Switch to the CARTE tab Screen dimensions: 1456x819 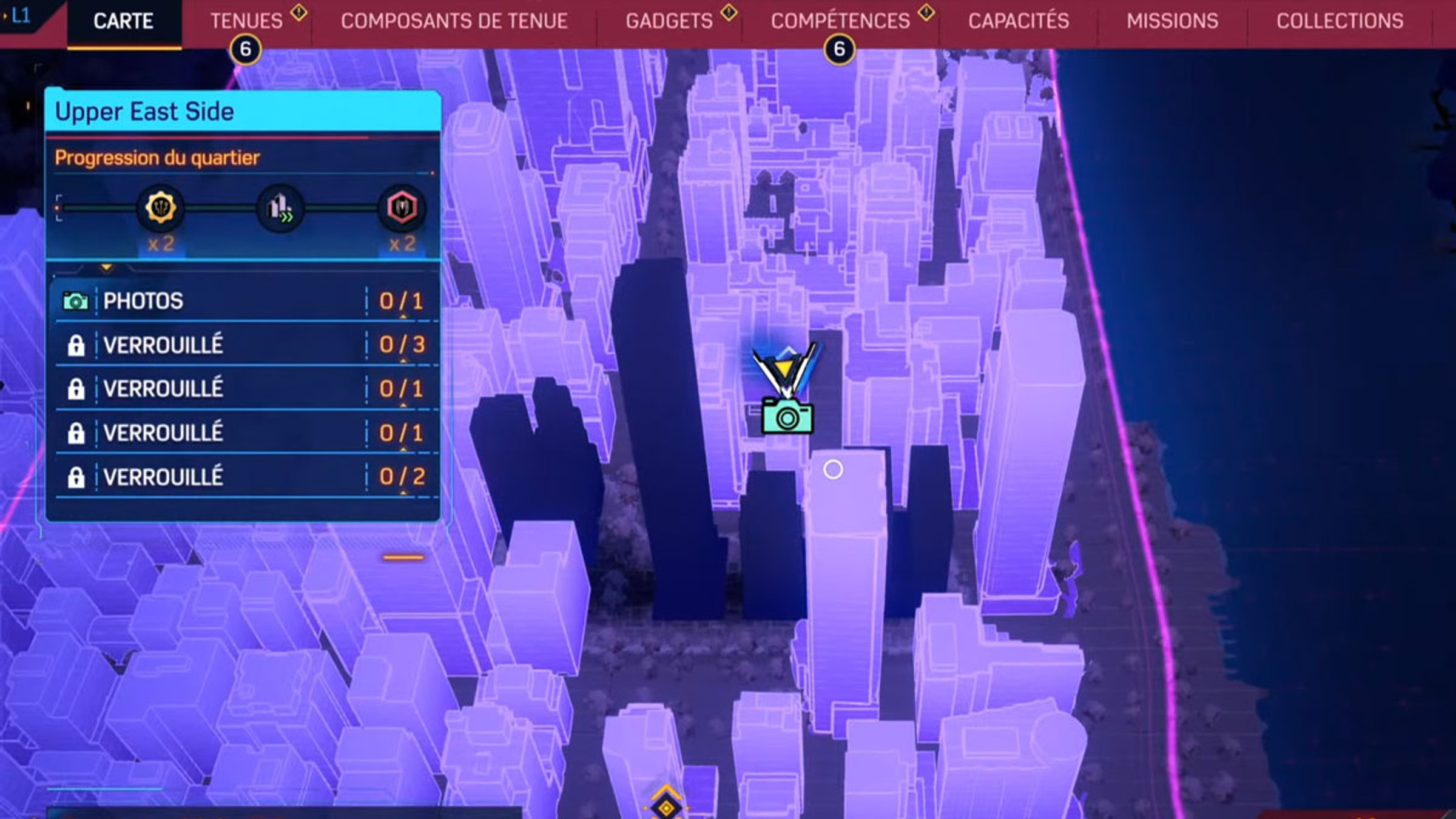pyautogui.click(x=123, y=22)
